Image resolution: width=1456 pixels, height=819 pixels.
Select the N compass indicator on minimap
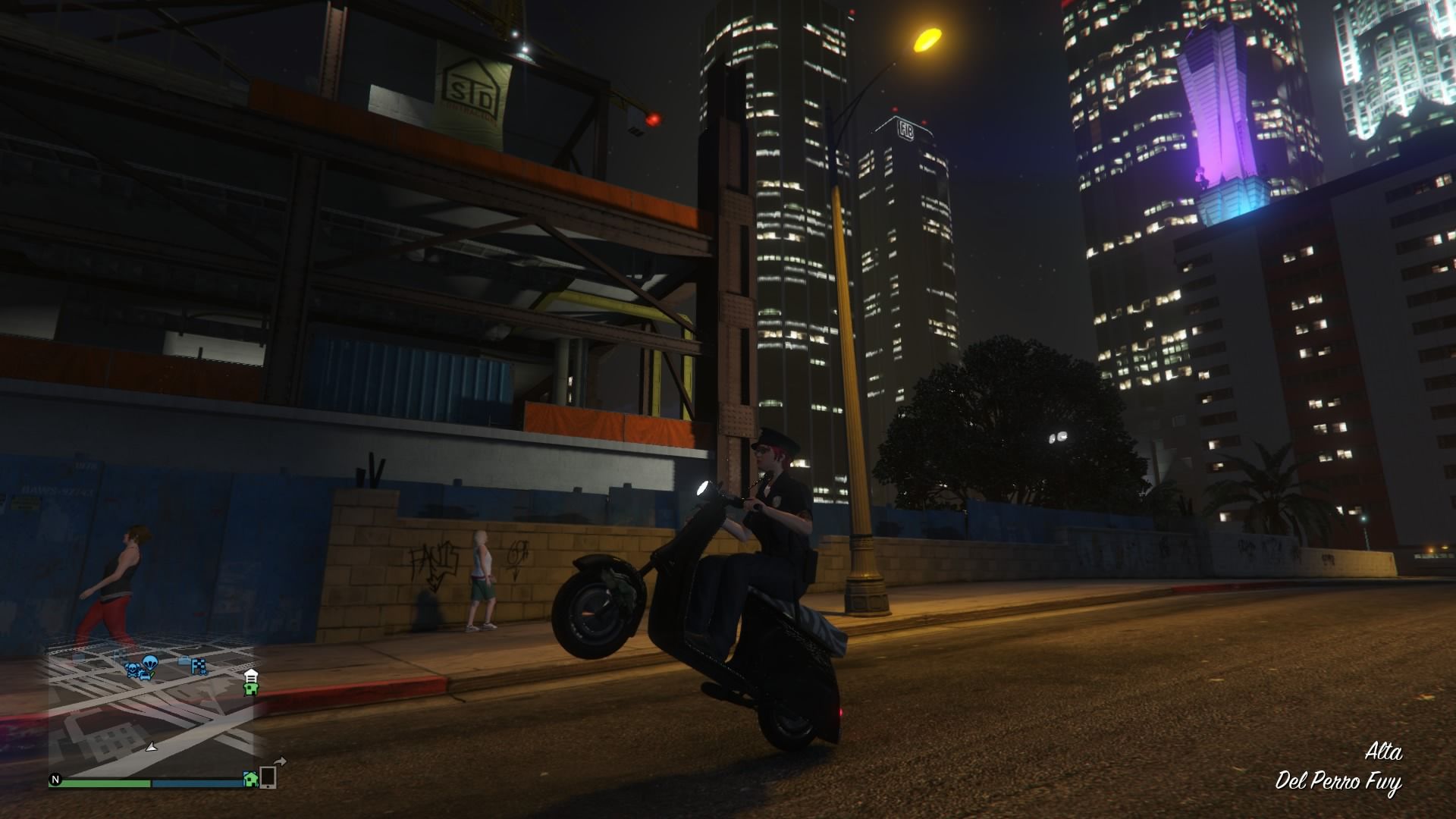coord(55,780)
